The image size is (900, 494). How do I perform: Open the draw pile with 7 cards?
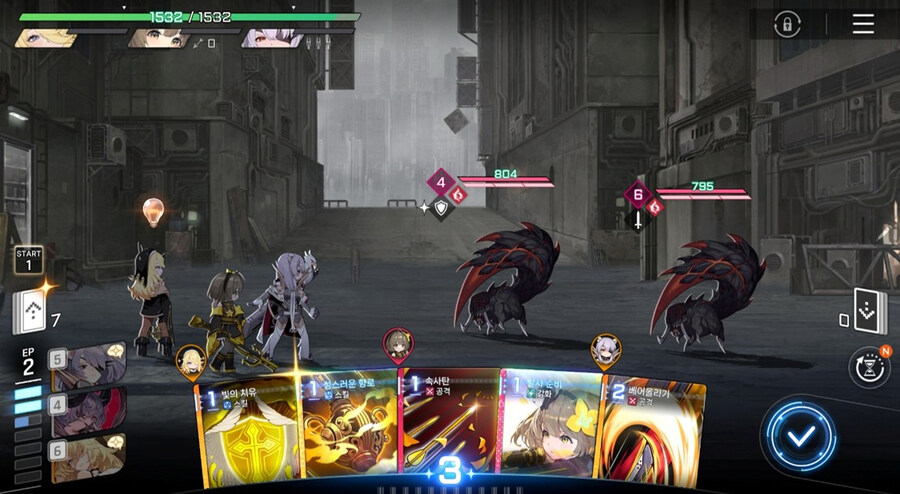click(30, 311)
